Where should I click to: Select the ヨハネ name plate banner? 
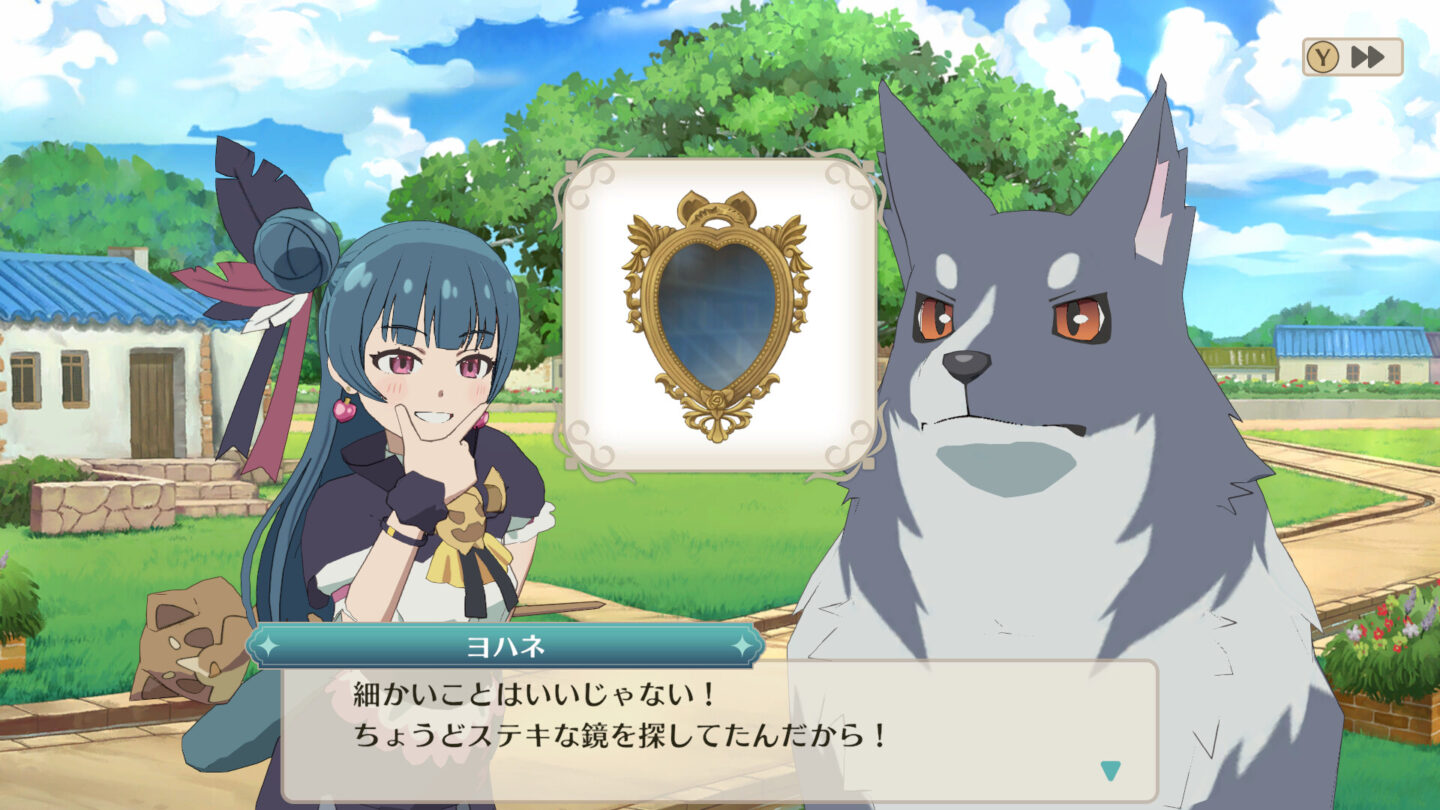click(x=504, y=647)
